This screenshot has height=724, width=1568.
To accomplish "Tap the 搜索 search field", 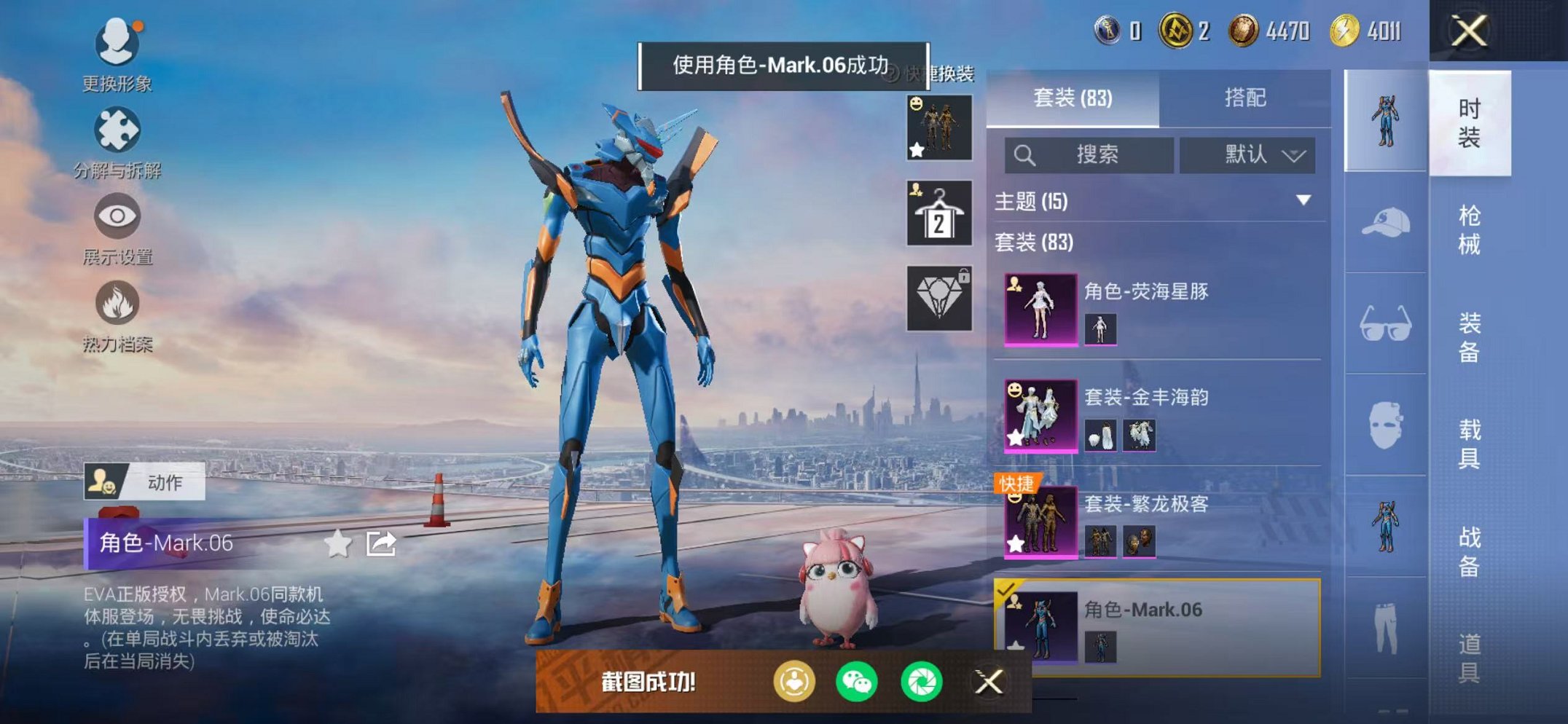I will pyautogui.click(x=1089, y=155).
